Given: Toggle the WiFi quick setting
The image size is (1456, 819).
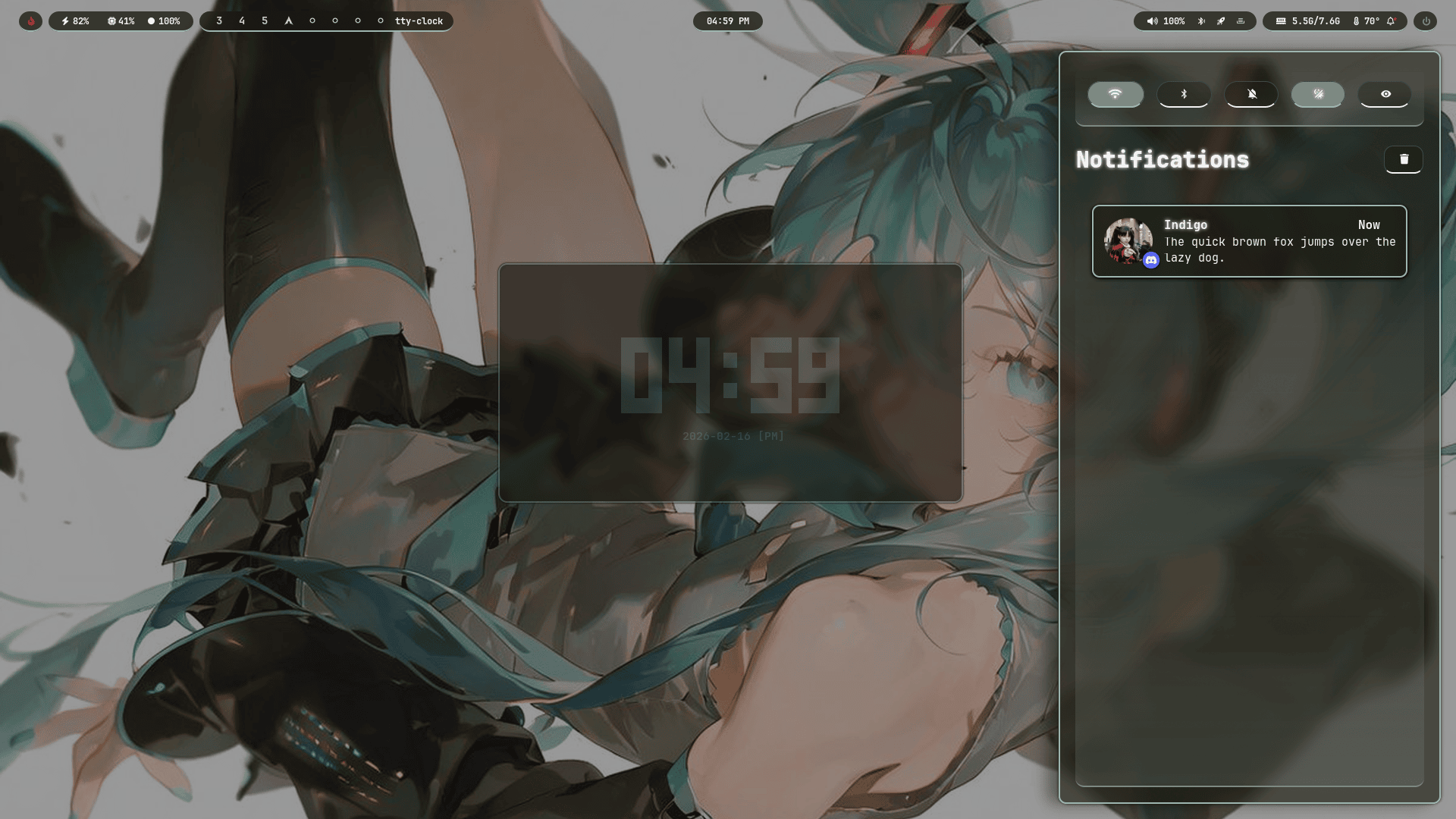Looking at the screenshot, I should pyautogui.click(x=1115, y=94).
